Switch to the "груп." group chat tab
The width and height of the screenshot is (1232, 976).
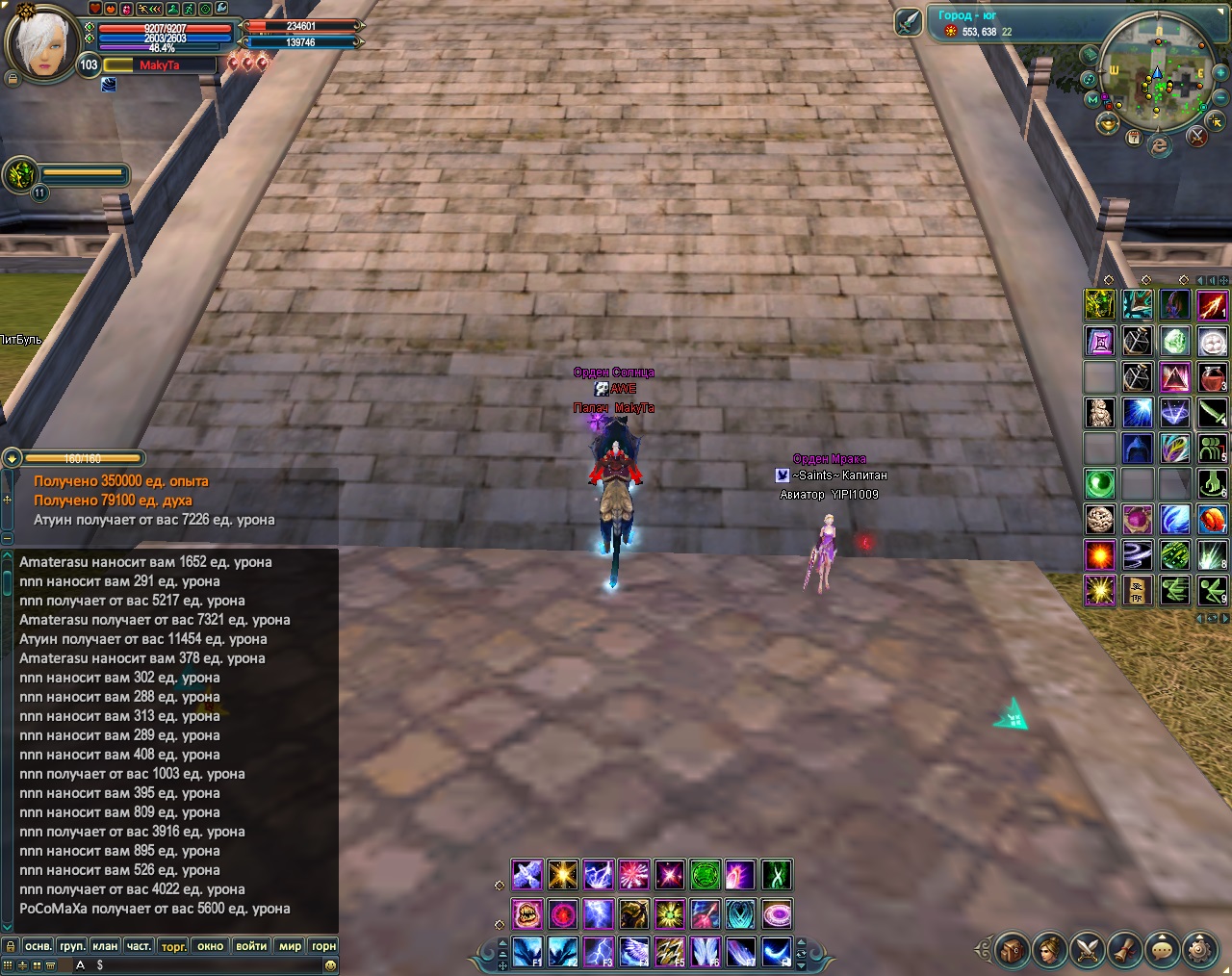coord(71,946)
